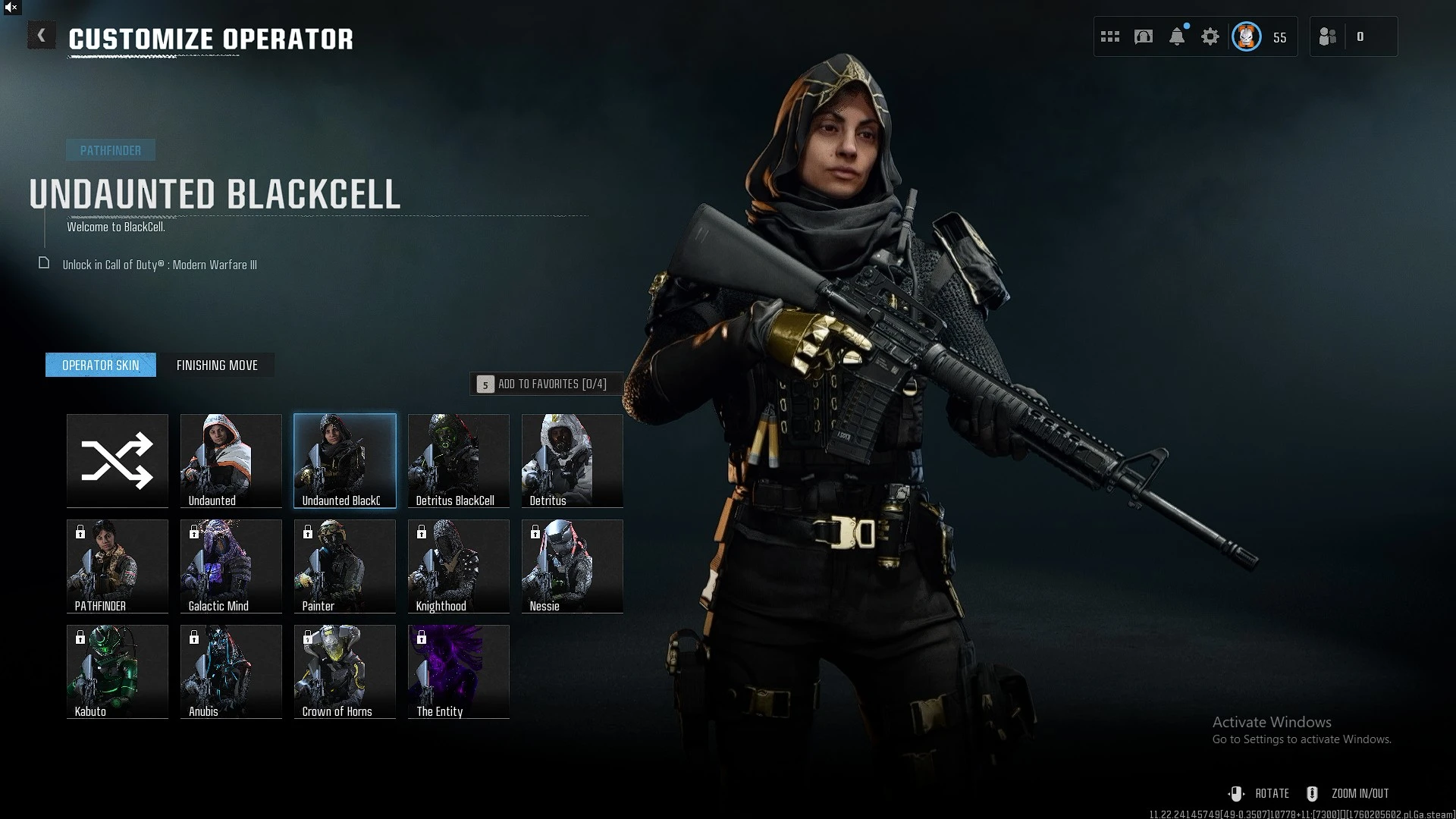
Task: Preview the Anubis skin
Action: pos(231,671)
